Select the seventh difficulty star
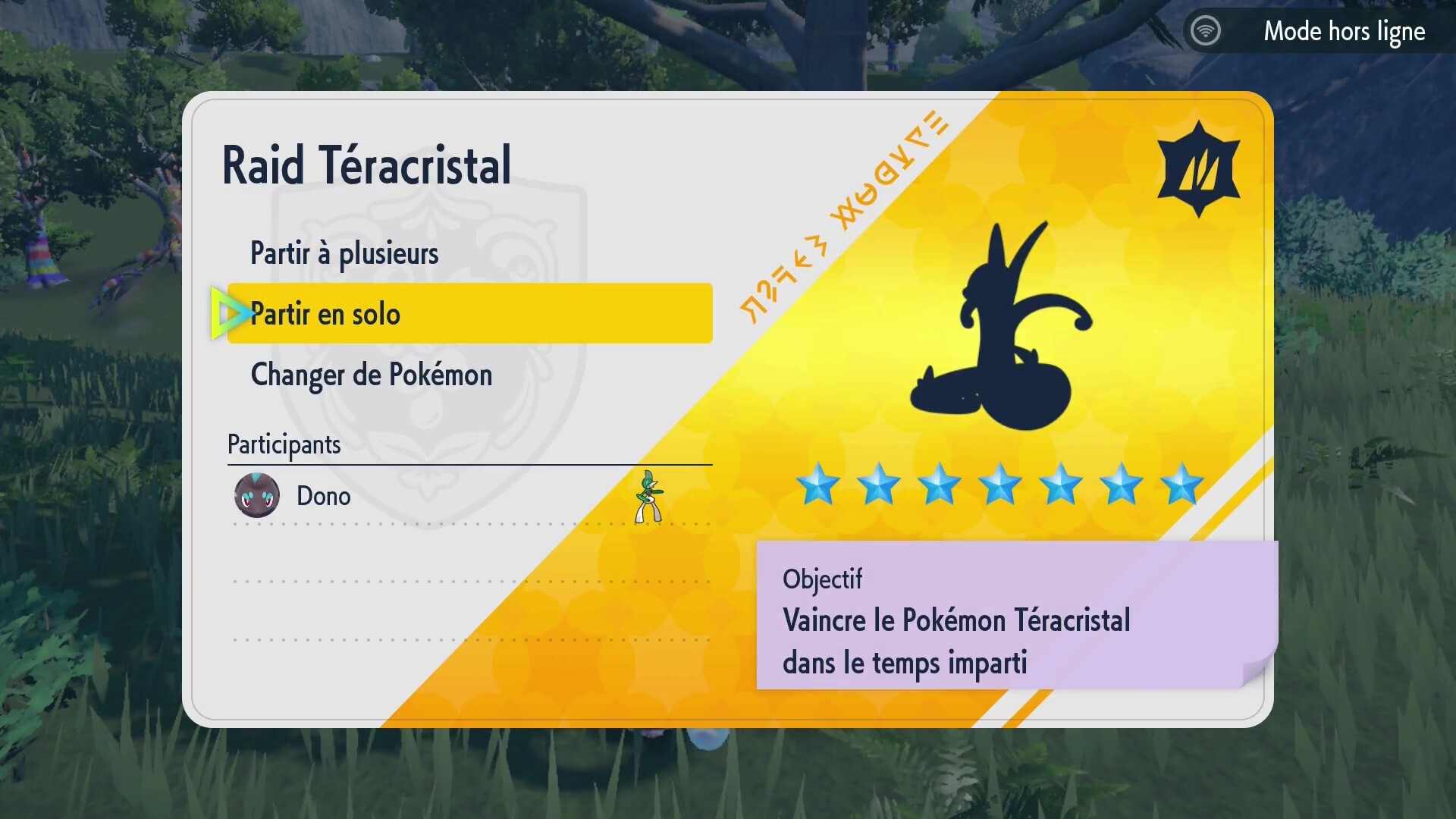Image resolution: width=1456 pixels, height=819 pixels. [1183, 485]
